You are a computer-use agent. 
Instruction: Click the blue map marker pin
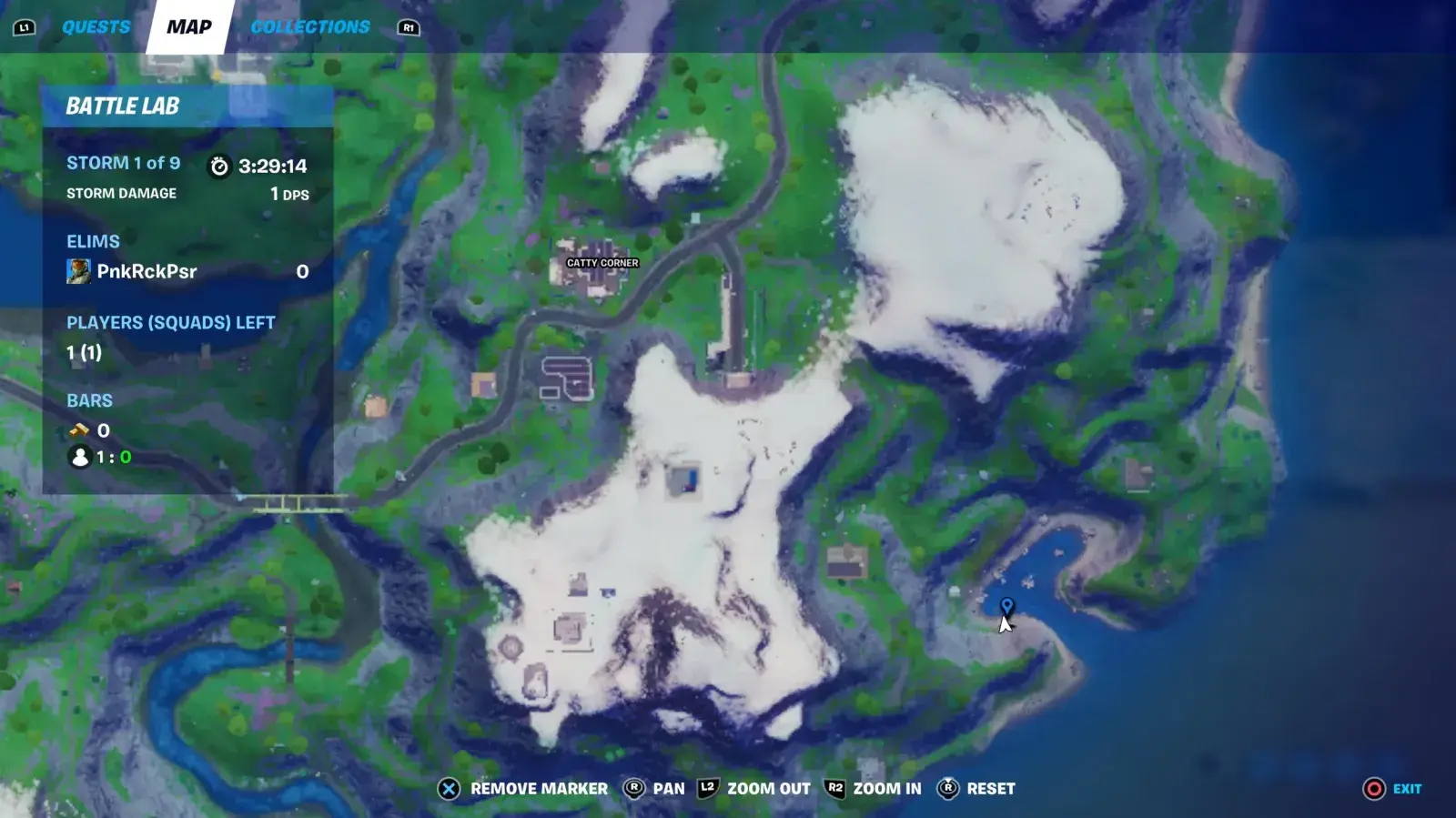click(x=1006, y=606)
